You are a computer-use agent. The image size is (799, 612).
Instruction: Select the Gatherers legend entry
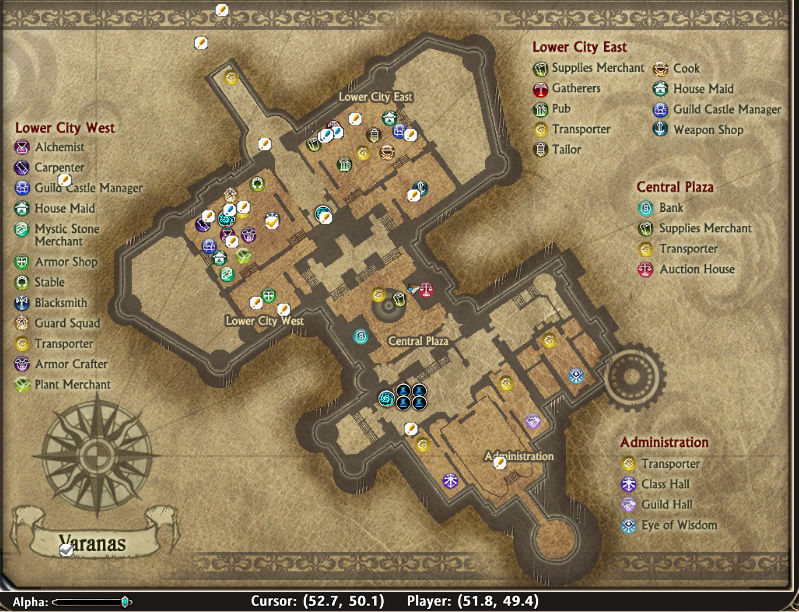coord(575,89)
